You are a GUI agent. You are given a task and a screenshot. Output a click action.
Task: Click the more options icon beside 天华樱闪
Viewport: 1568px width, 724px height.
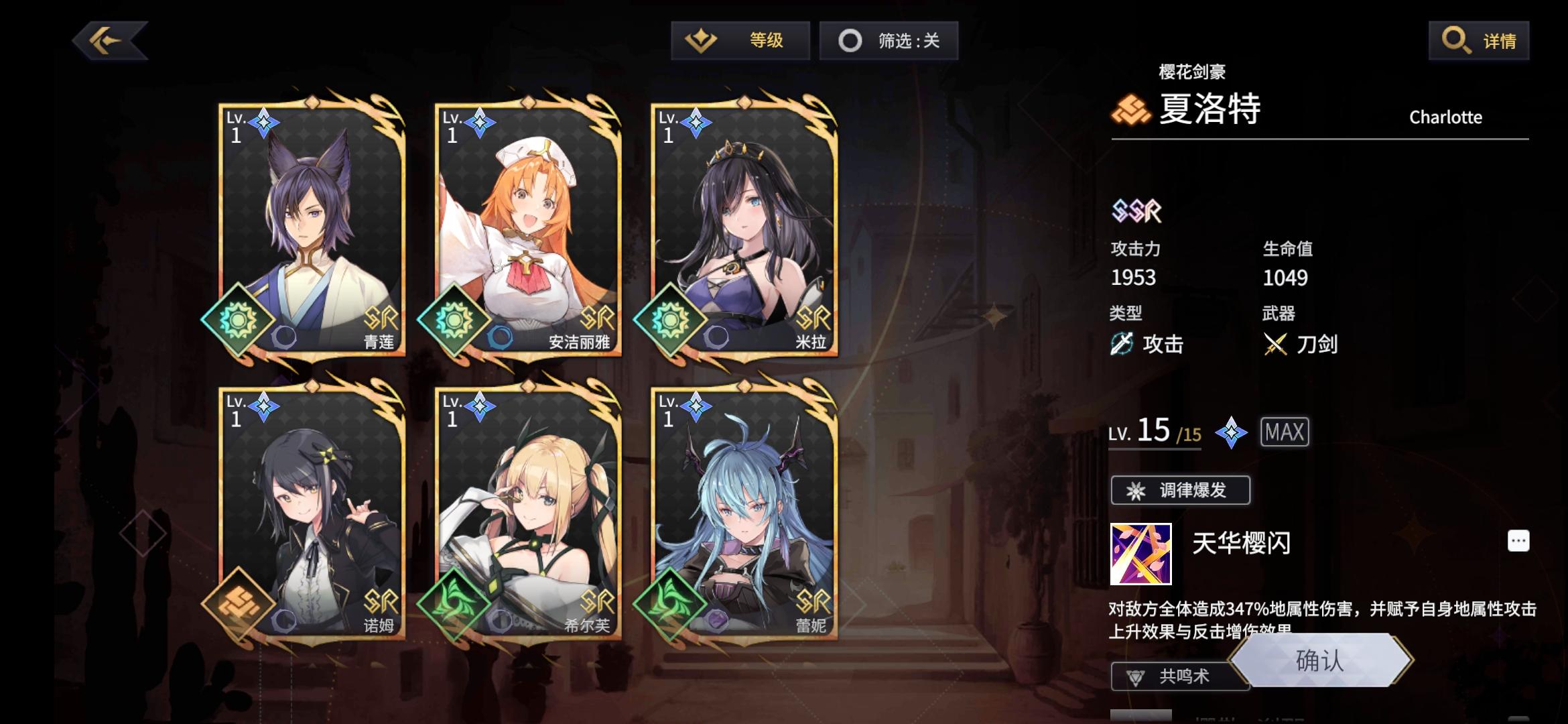click(1518, 540)
